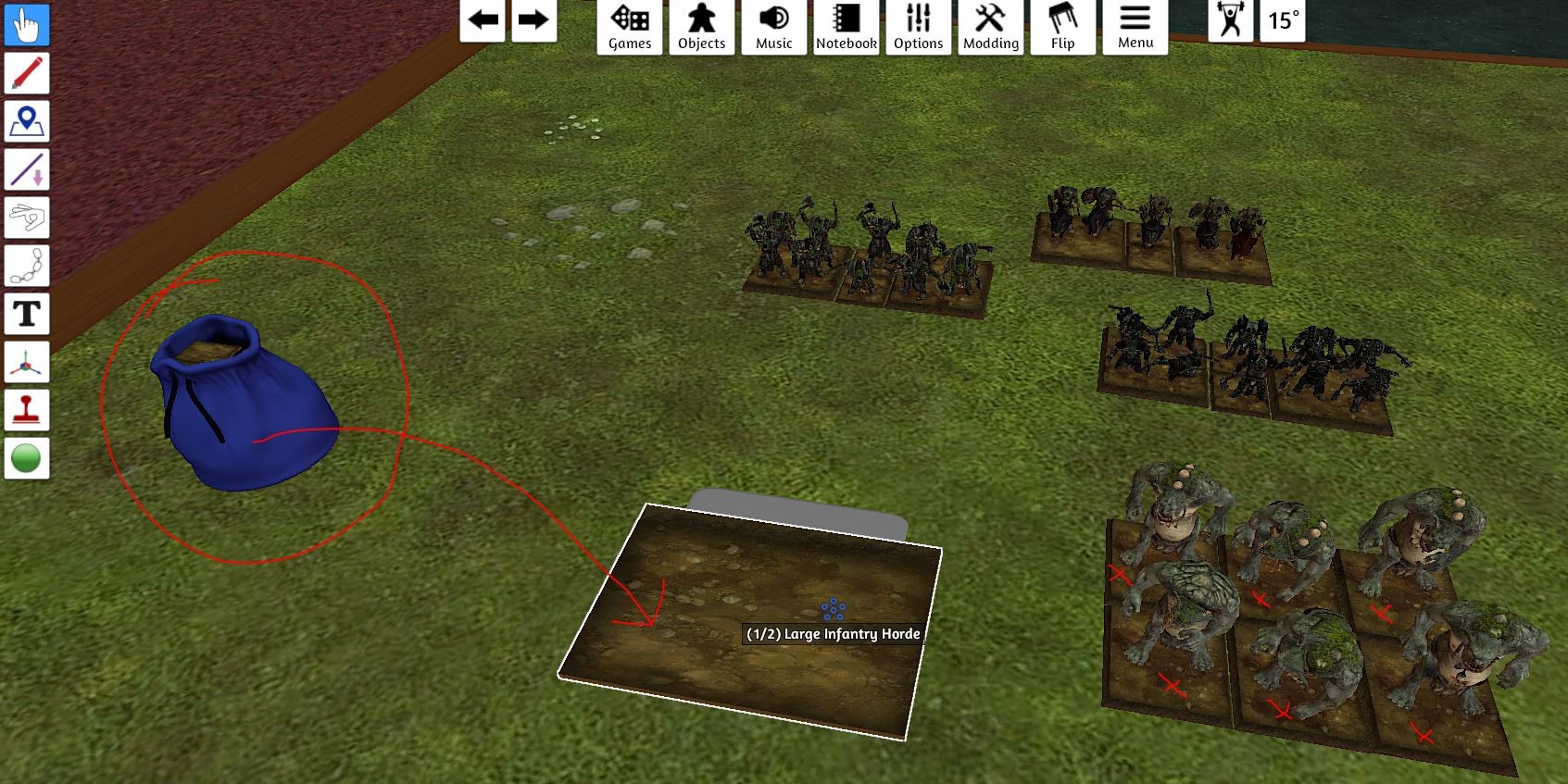
Task: Open the Options panel
Action: pyautogui.click(x=918, y=25)
